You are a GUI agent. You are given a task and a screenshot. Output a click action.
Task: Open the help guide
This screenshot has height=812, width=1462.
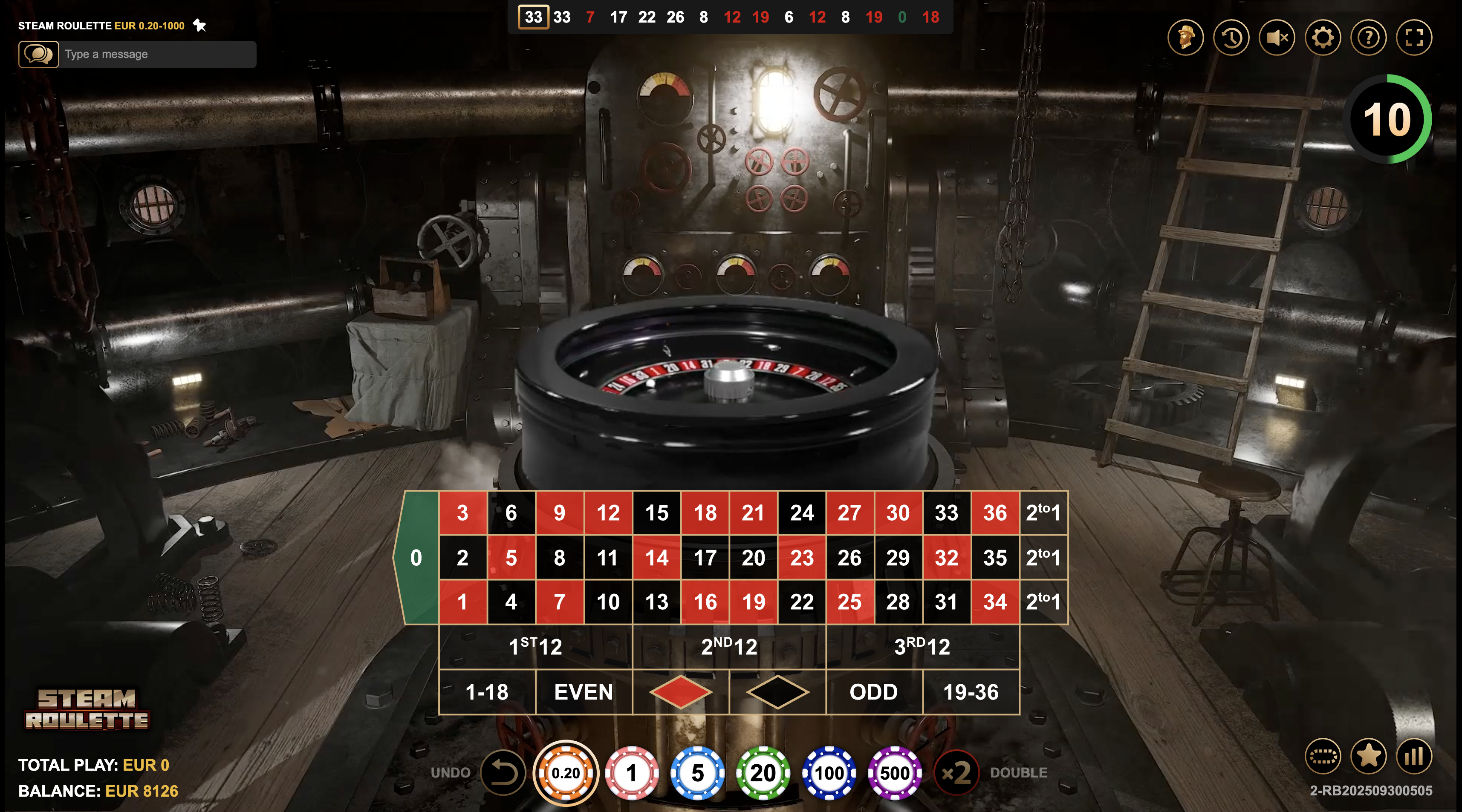1368,37
